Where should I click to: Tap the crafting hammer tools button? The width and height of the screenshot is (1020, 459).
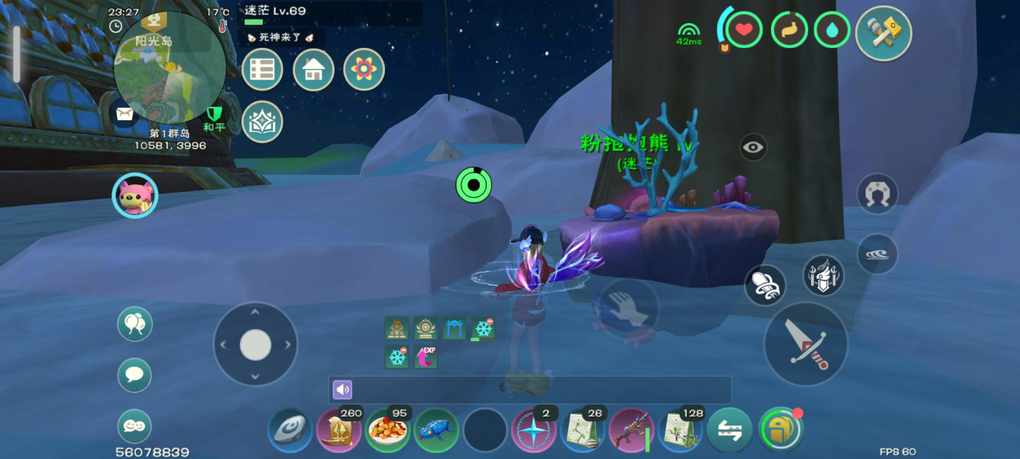884,33
